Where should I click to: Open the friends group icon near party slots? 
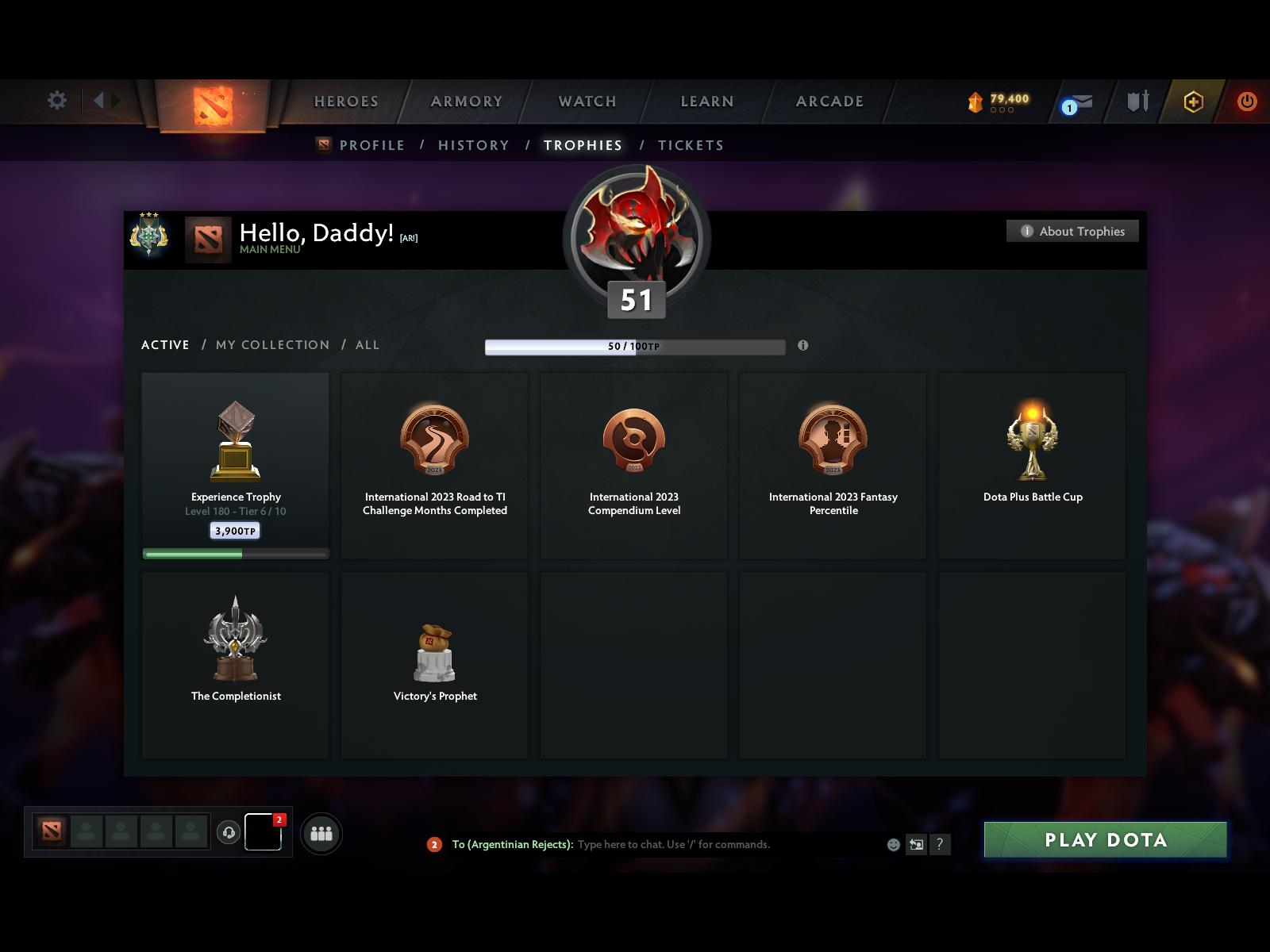321,834
